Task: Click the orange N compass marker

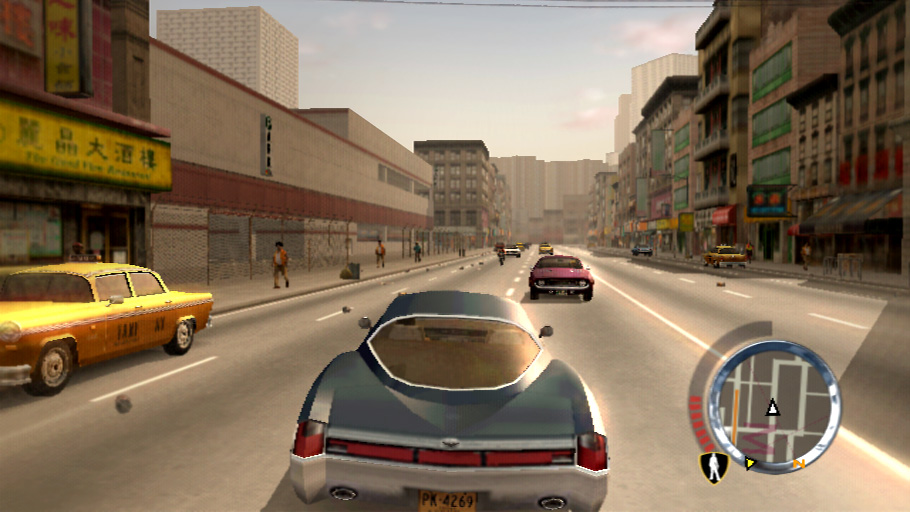Action: (798, 464)
